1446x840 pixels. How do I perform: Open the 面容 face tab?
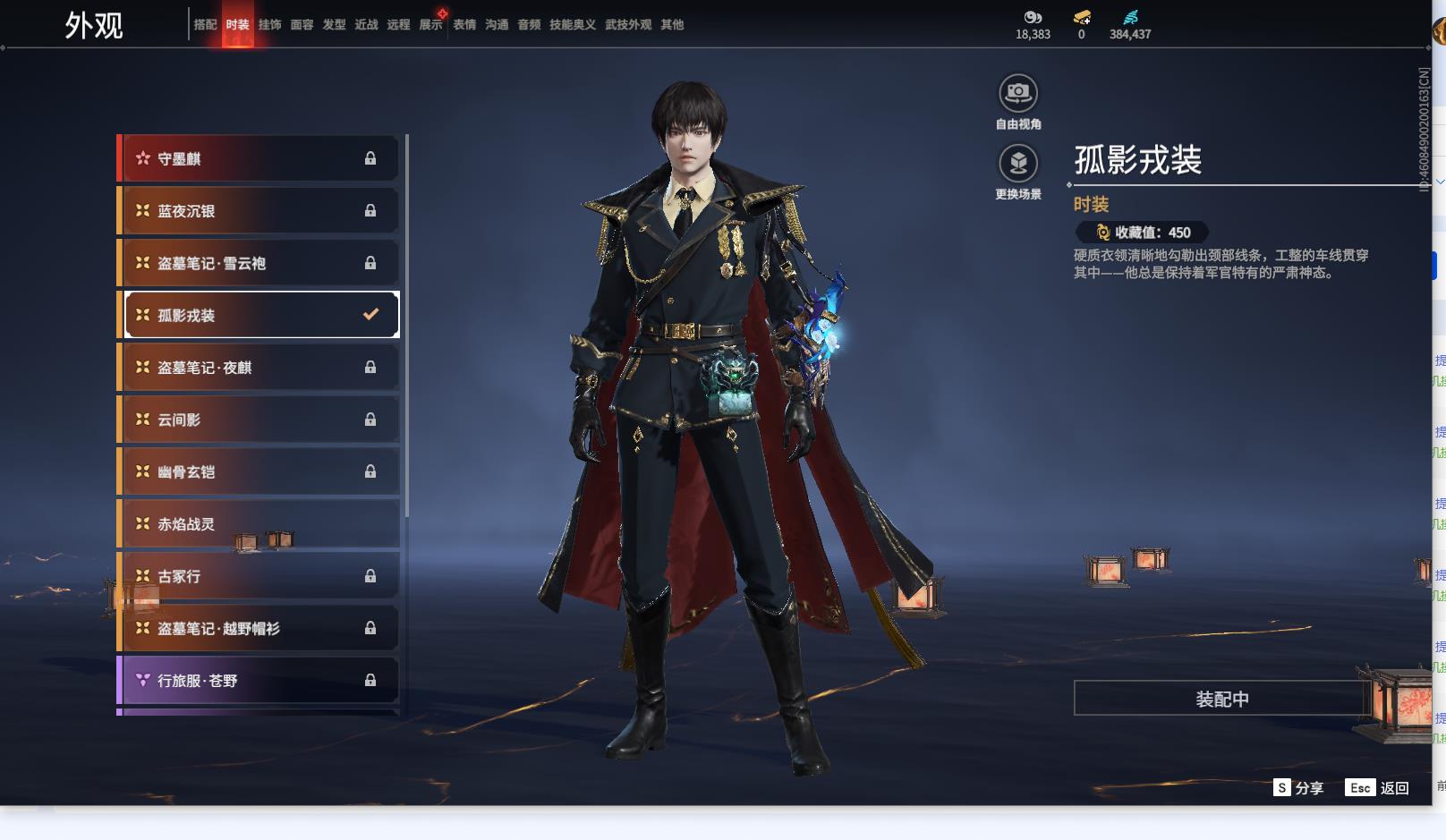coord(302,25)
